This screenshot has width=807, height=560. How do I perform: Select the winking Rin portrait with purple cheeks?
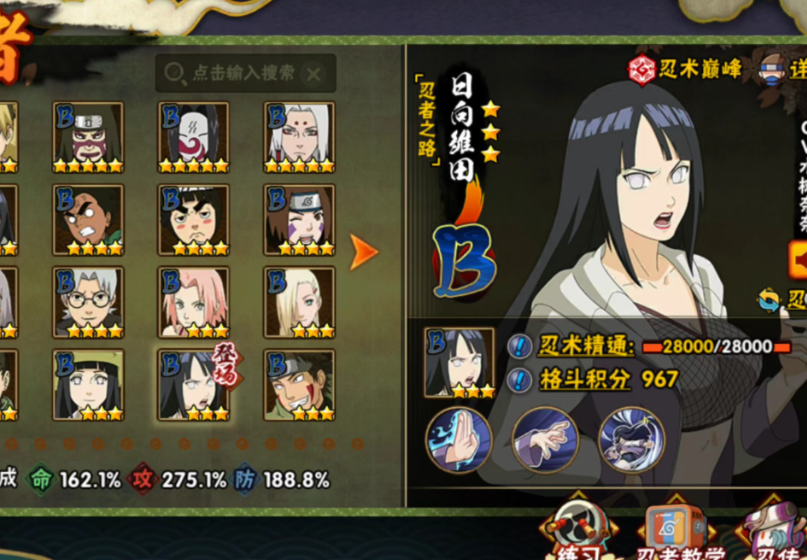click(x=299, y=219)
